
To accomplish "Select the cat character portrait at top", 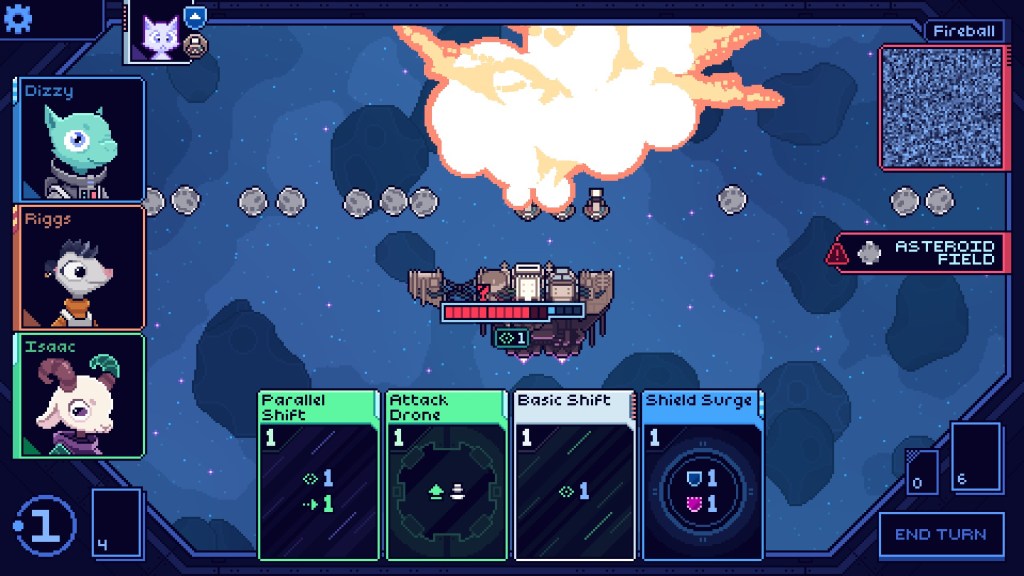I will 157,34.
